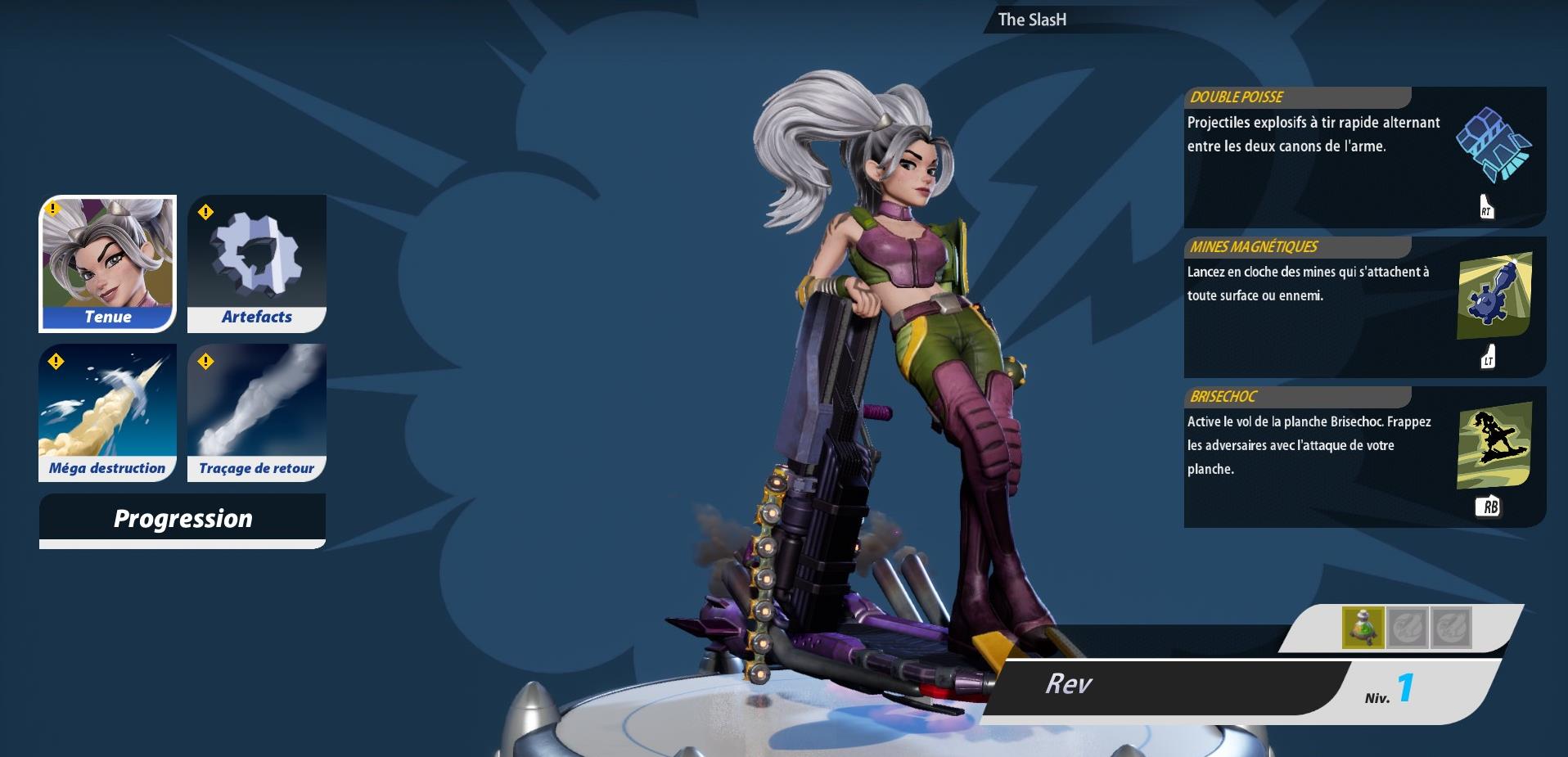
Task: Open the Tenue outfit tile
Action: point(108,264)
